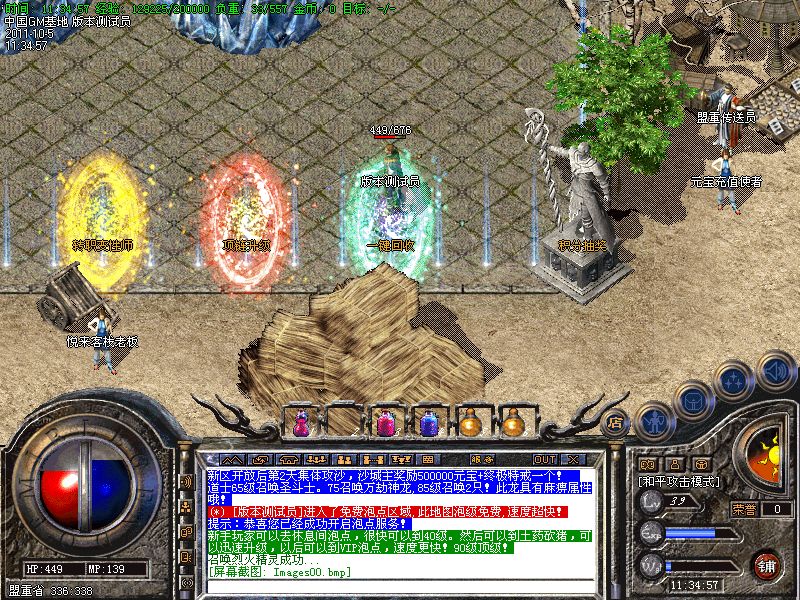Use the first pink potion in belt
Screen dimensions: 800x600
pos(300,422)
